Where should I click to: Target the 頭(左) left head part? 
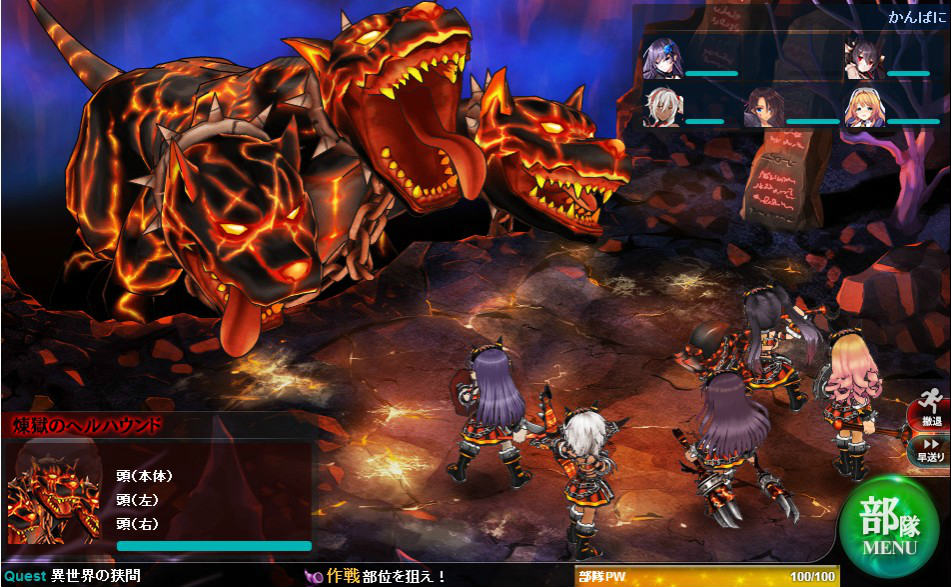tap(137, 500)
